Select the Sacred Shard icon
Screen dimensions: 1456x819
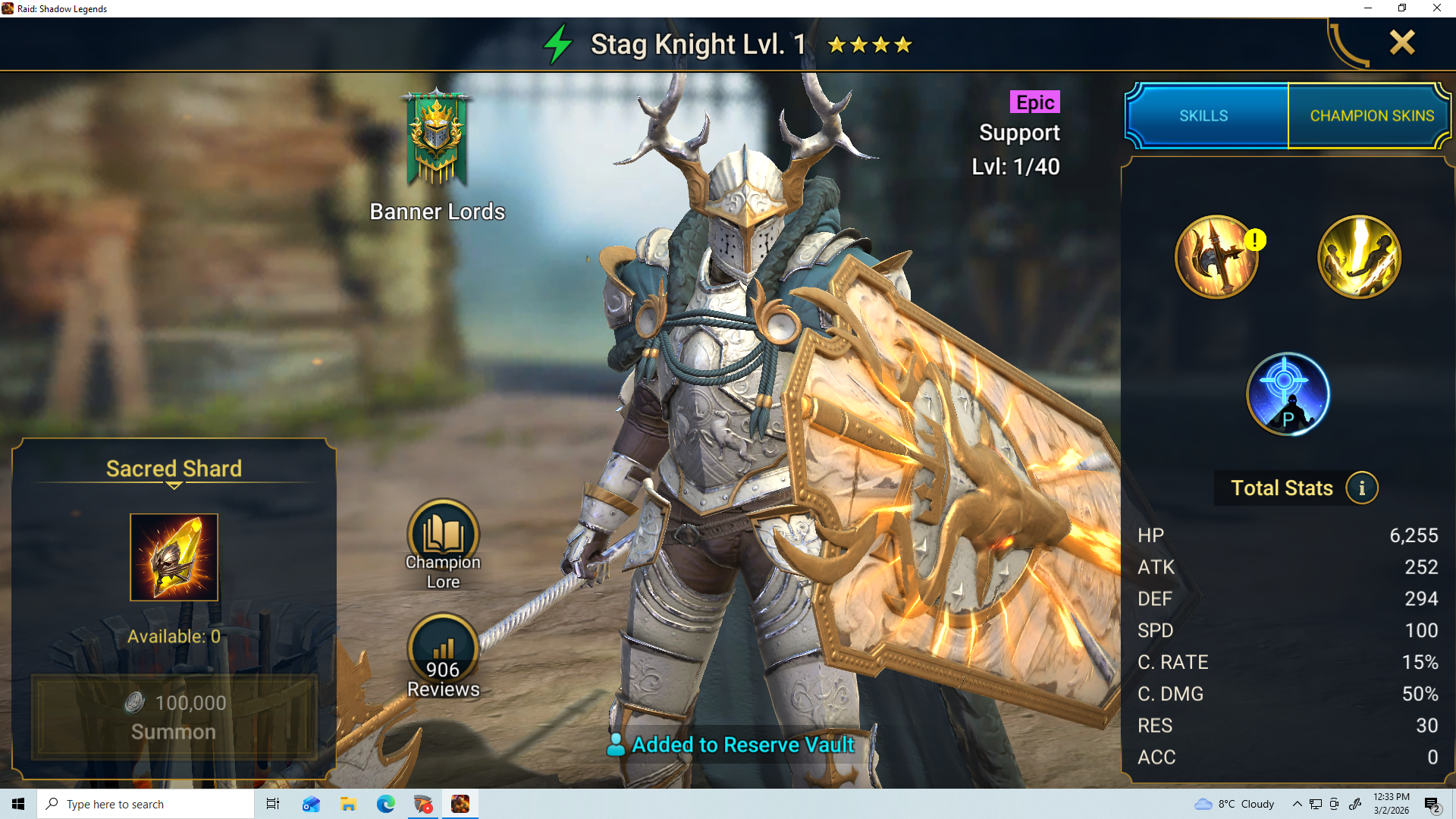click(x=174, y=557)
